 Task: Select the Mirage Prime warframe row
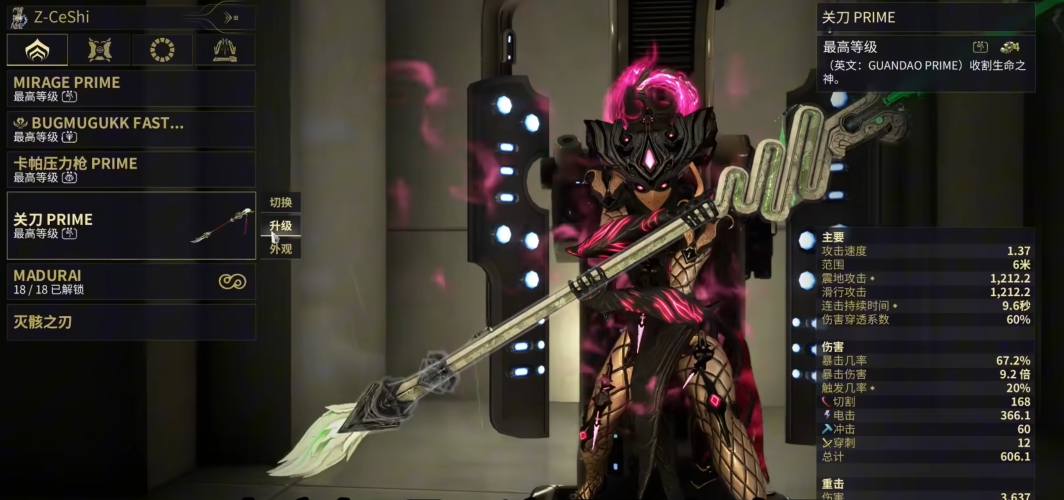point(130,88)
